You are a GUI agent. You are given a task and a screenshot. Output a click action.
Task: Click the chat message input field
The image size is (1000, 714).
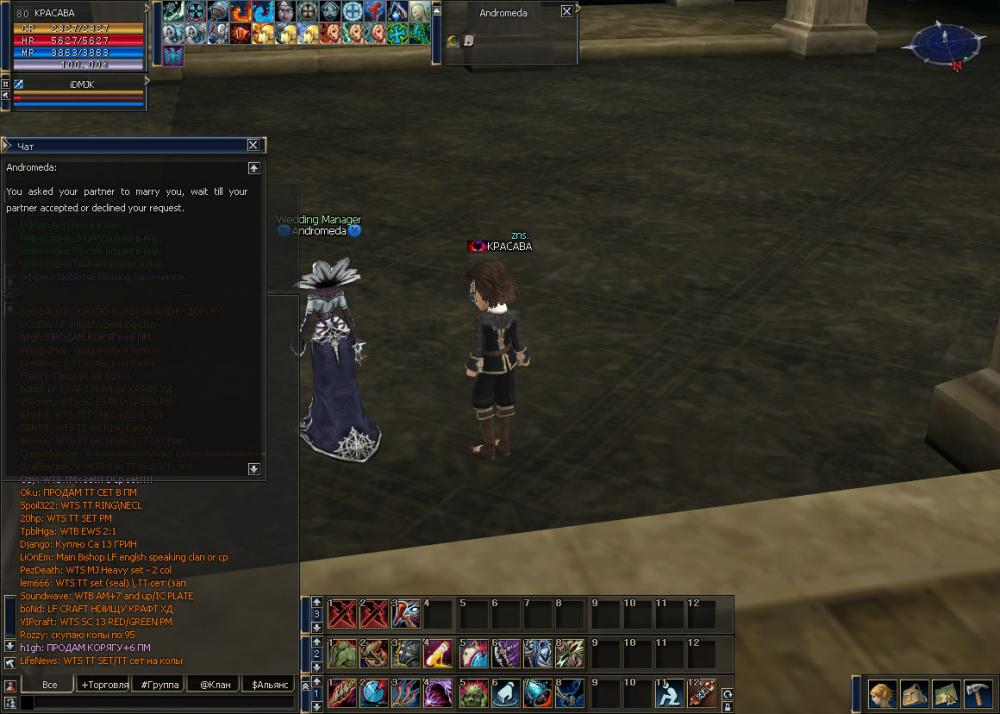click(x=160, y=703)
